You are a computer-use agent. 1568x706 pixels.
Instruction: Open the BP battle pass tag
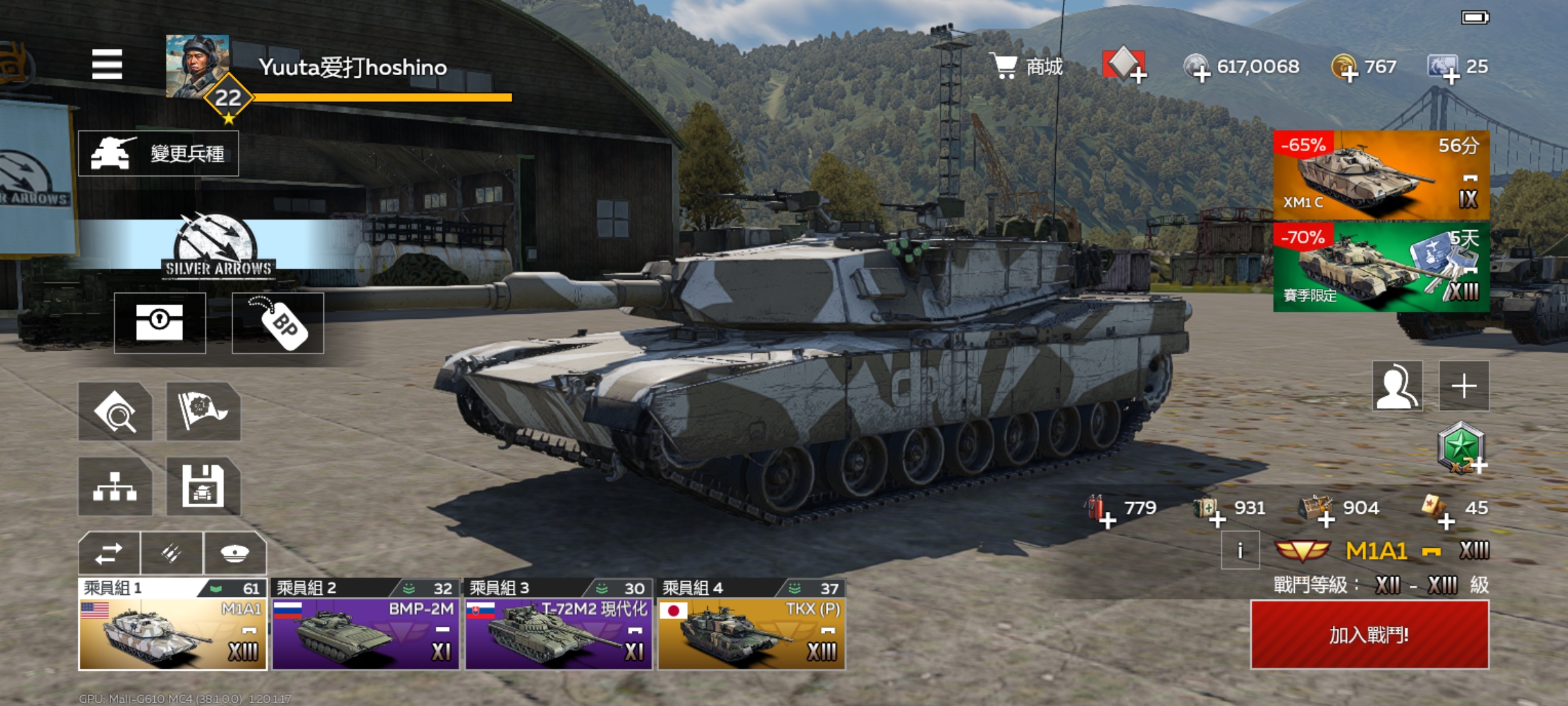[278, 323]
